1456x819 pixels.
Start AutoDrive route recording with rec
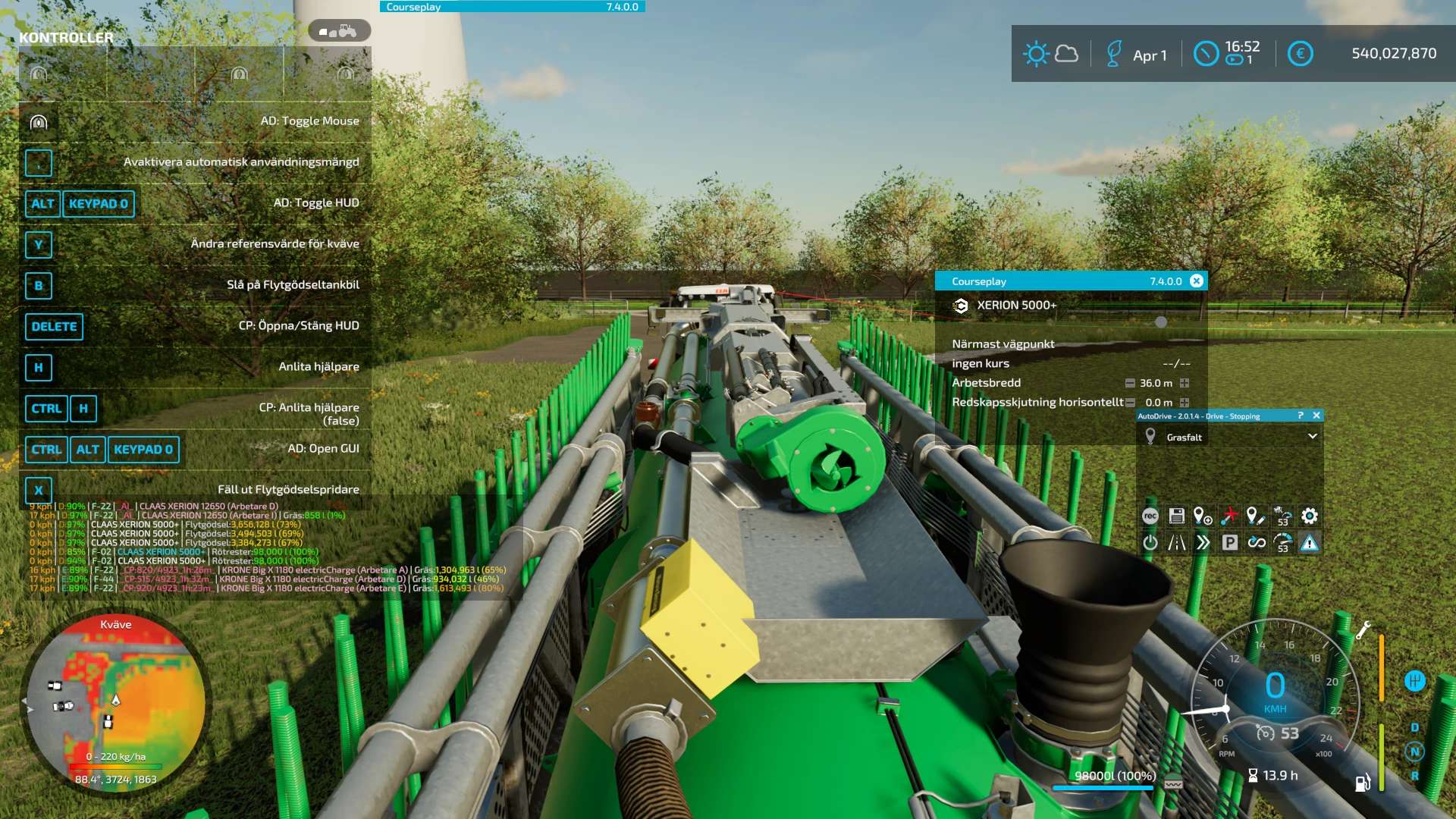pos(1150,516)
